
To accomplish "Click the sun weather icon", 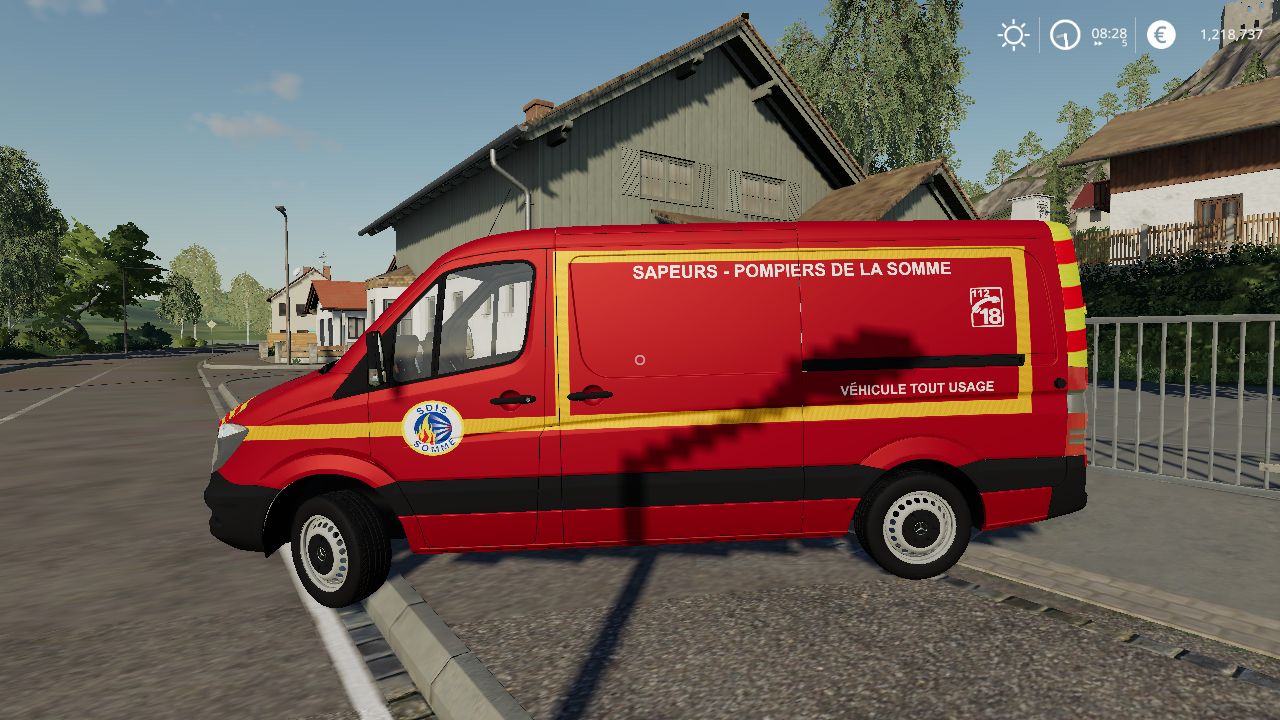I will click(x=1013, y=35).
